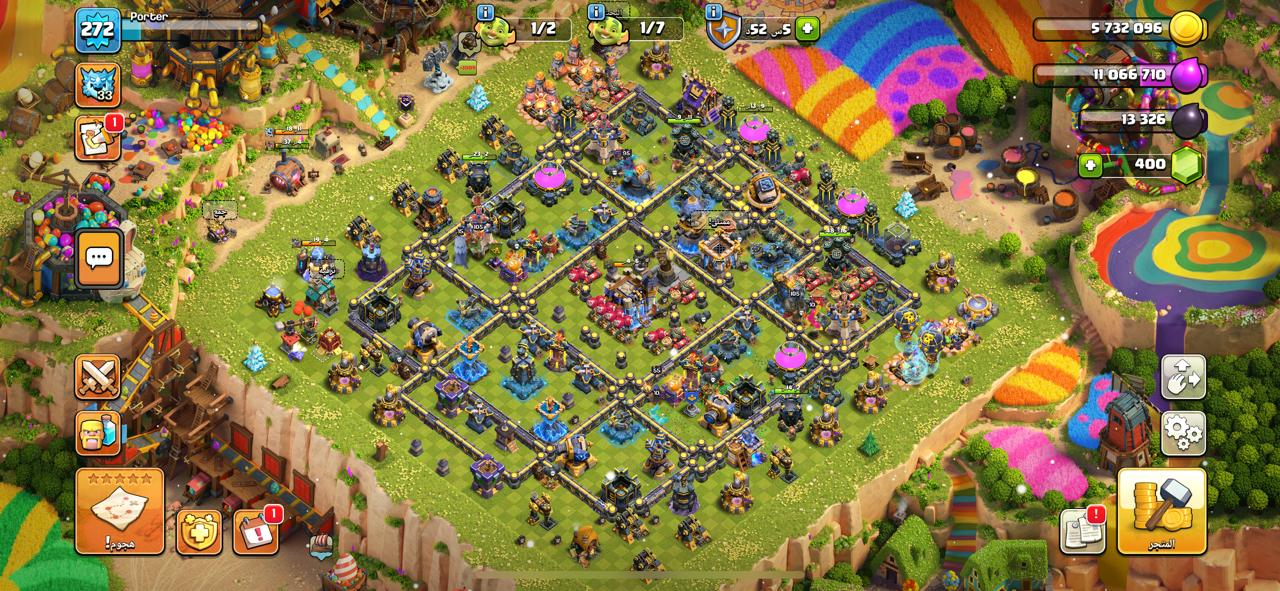This screenshot has height=591, width=1280.
Task: Open the player profile level 272 badge
Action: pyautogui.click(x=98, y=30)
